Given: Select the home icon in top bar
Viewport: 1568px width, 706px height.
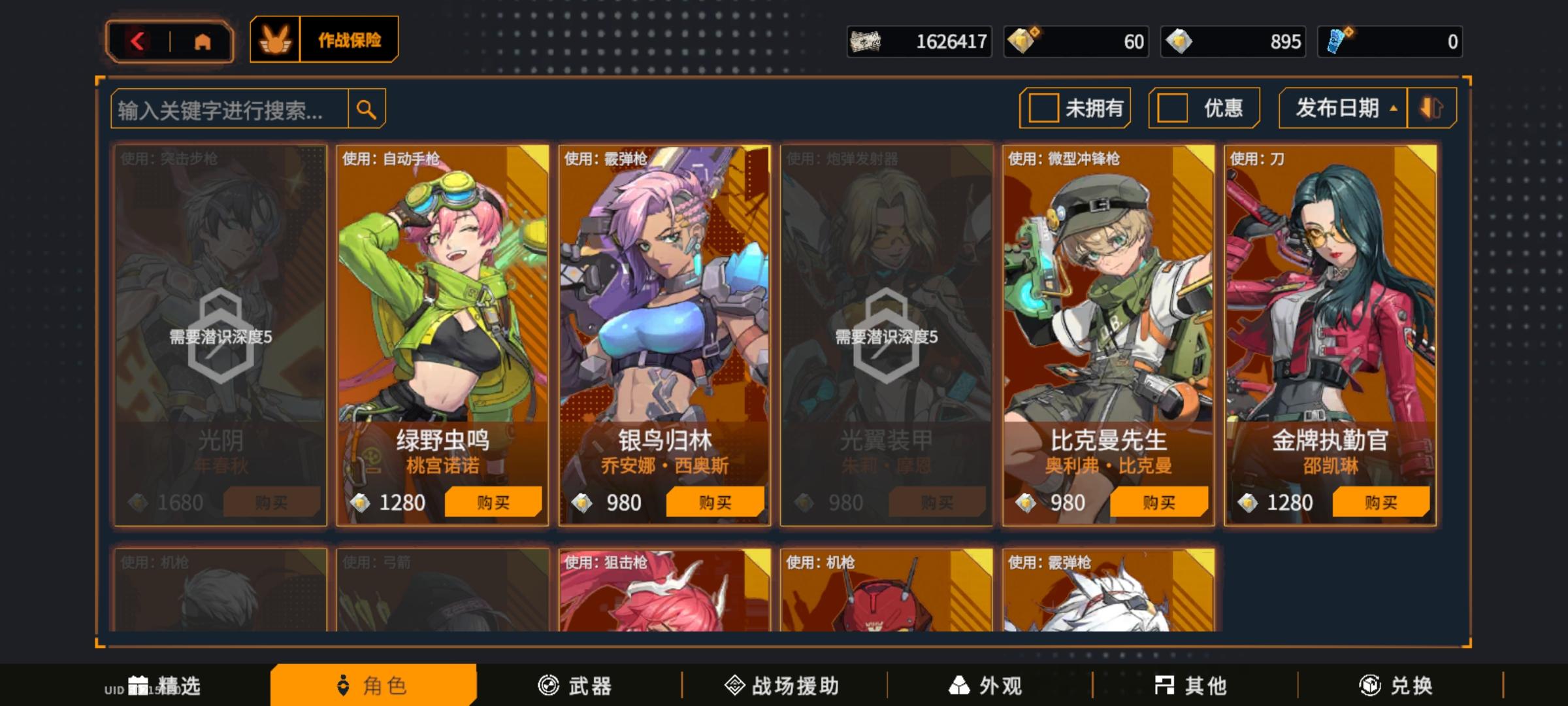Looking at the screenshot, I should [x=204, y=41].
